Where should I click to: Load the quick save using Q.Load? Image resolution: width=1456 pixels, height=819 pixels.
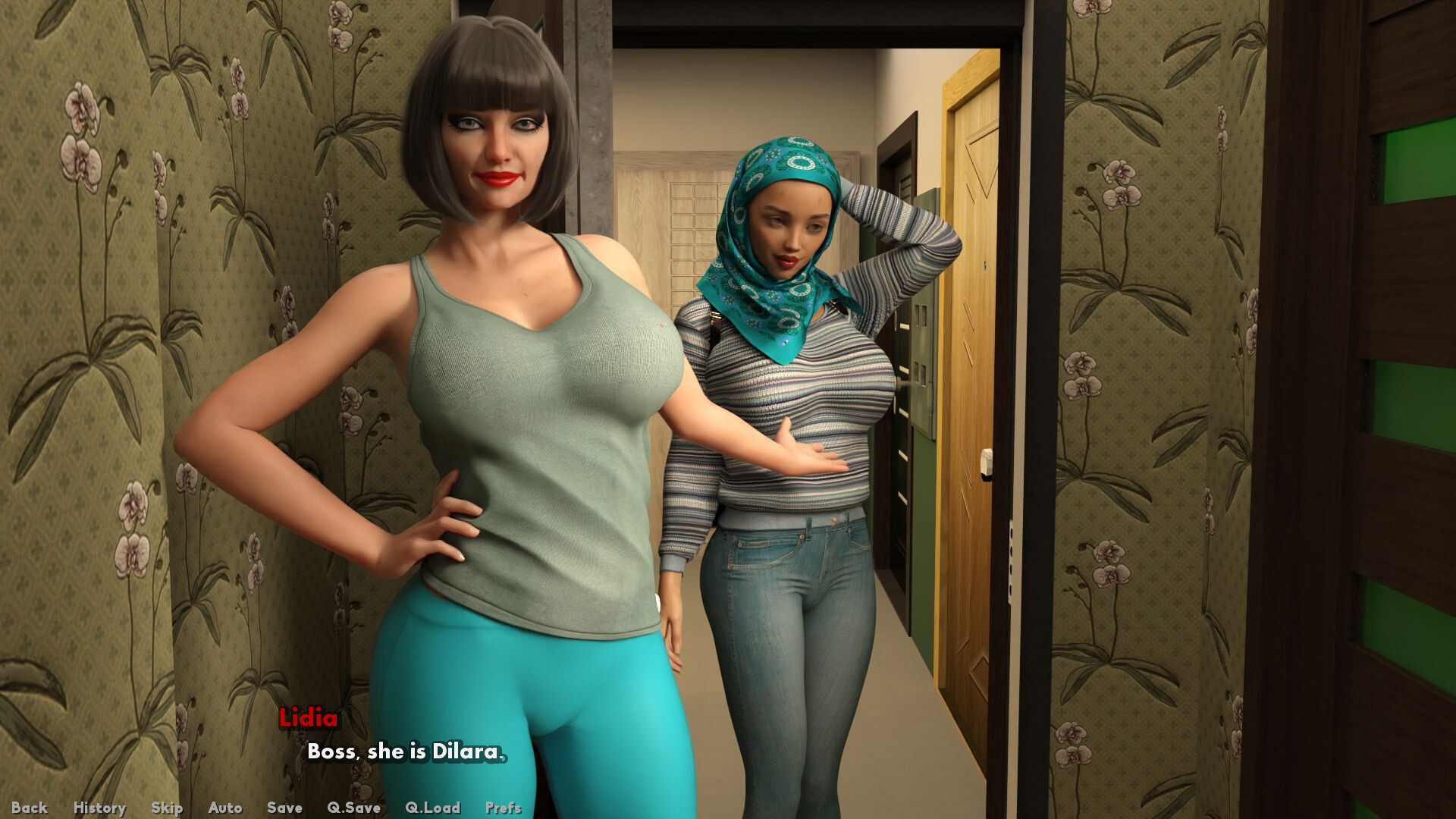coord(432,808)
